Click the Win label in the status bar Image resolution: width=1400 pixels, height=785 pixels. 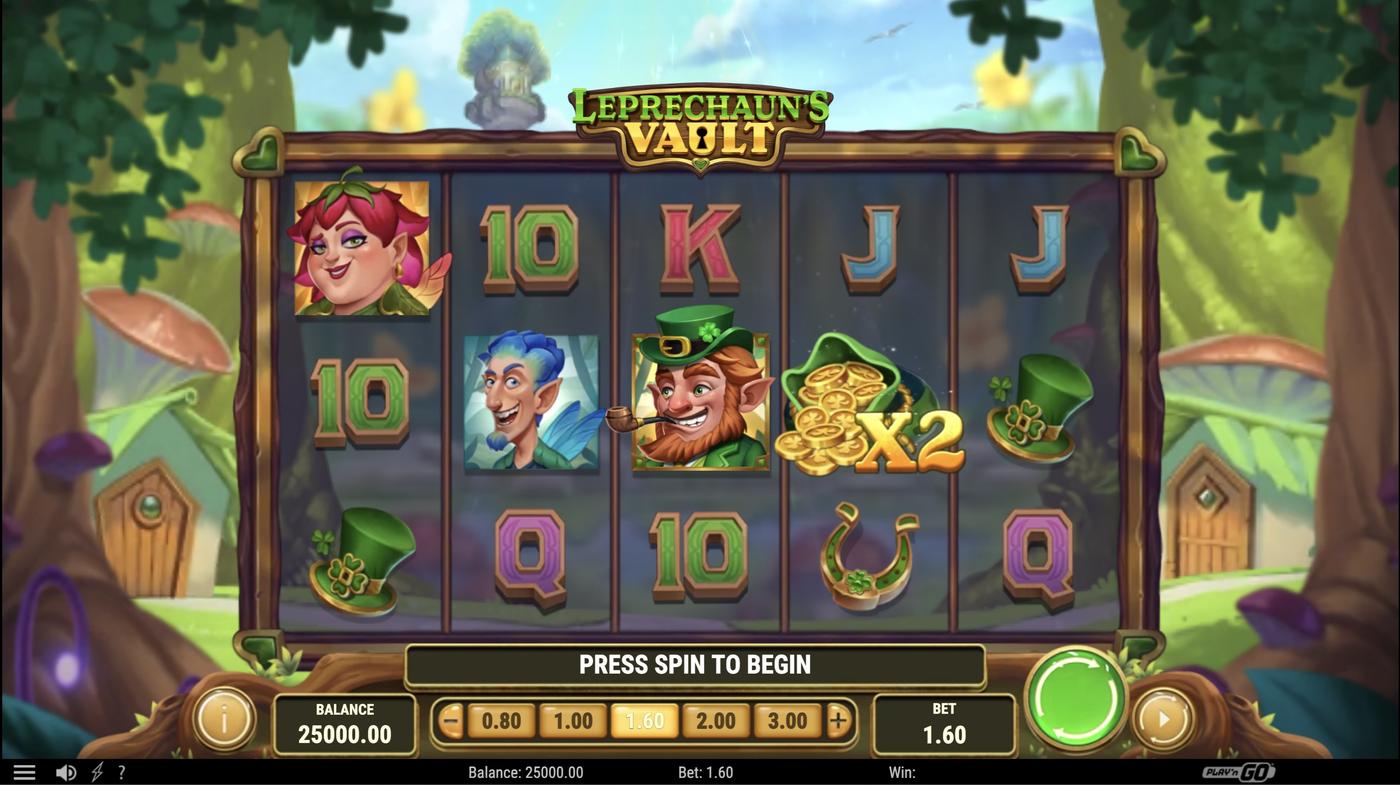[901, 770]
